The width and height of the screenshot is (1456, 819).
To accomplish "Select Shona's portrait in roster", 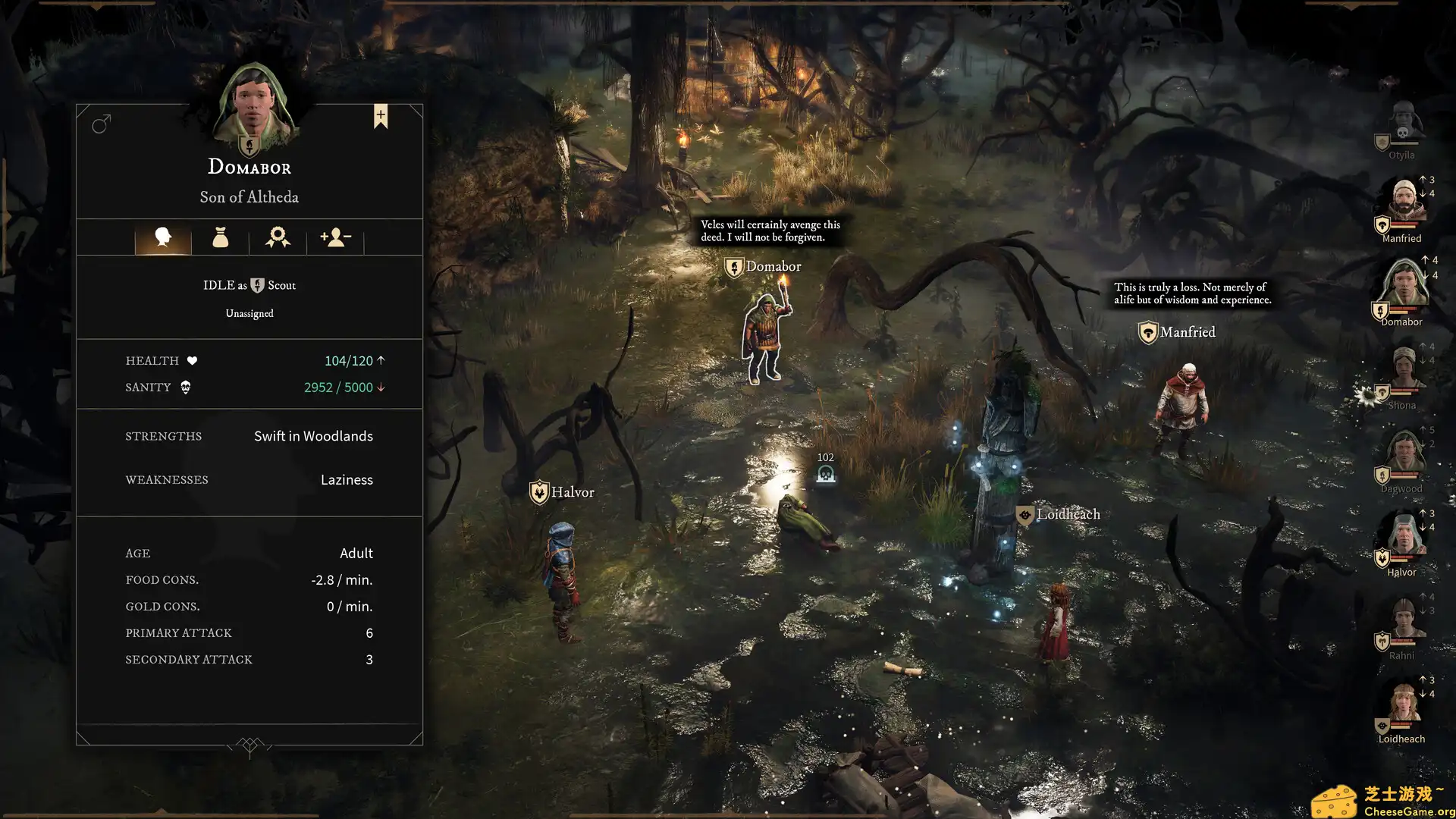I will tap(1404, 370).
